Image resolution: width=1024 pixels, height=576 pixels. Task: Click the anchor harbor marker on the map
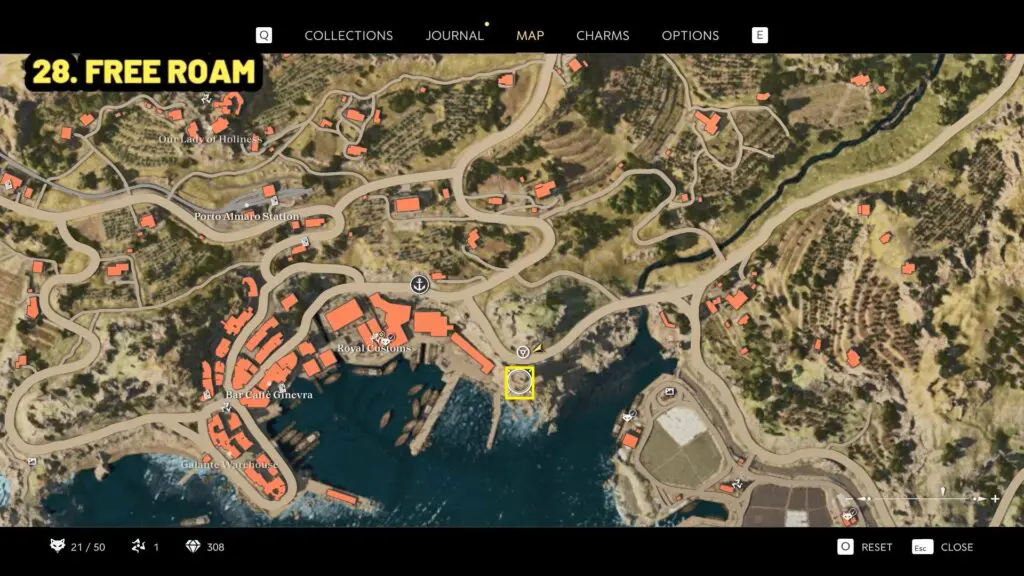[x=420, y=284]
